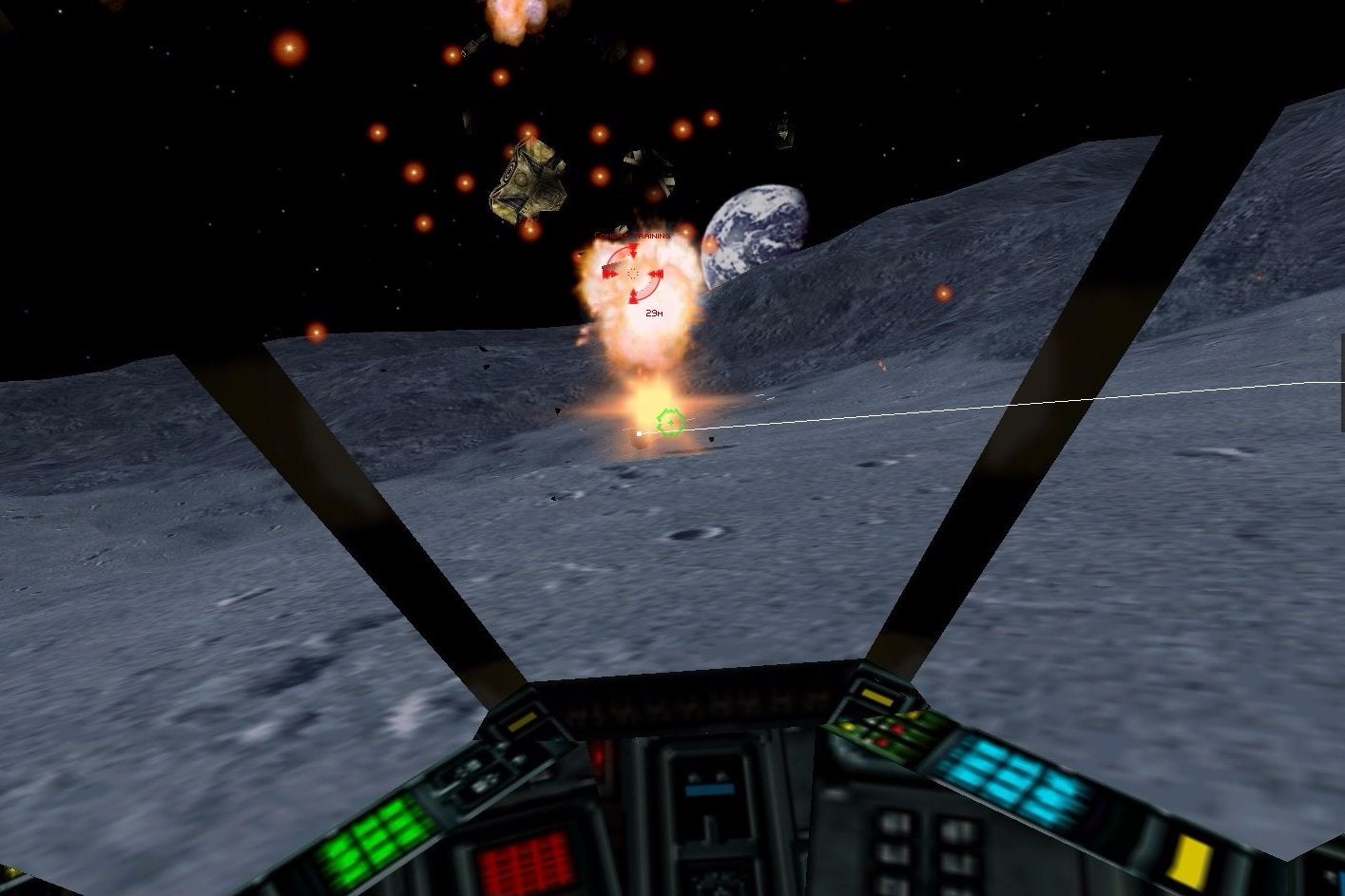Select the red targeting reticle icon

632,274
